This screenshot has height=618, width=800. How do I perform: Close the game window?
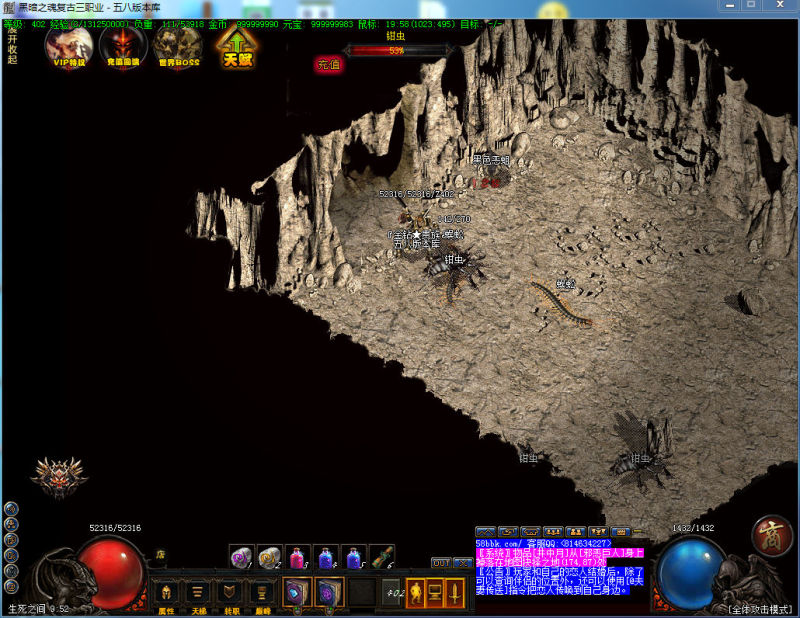(x=782, y=6)
